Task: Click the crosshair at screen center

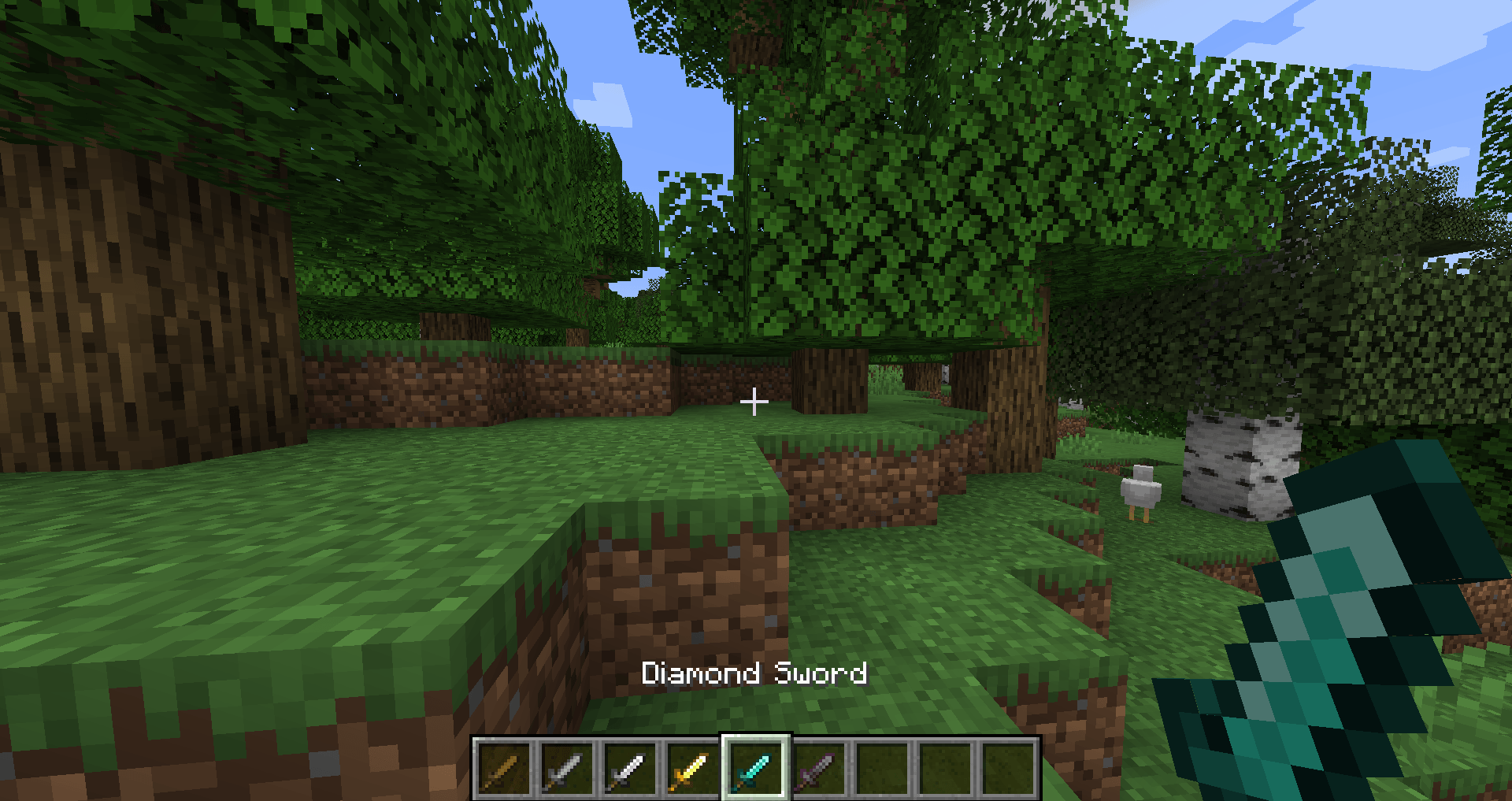Action: 754,401
